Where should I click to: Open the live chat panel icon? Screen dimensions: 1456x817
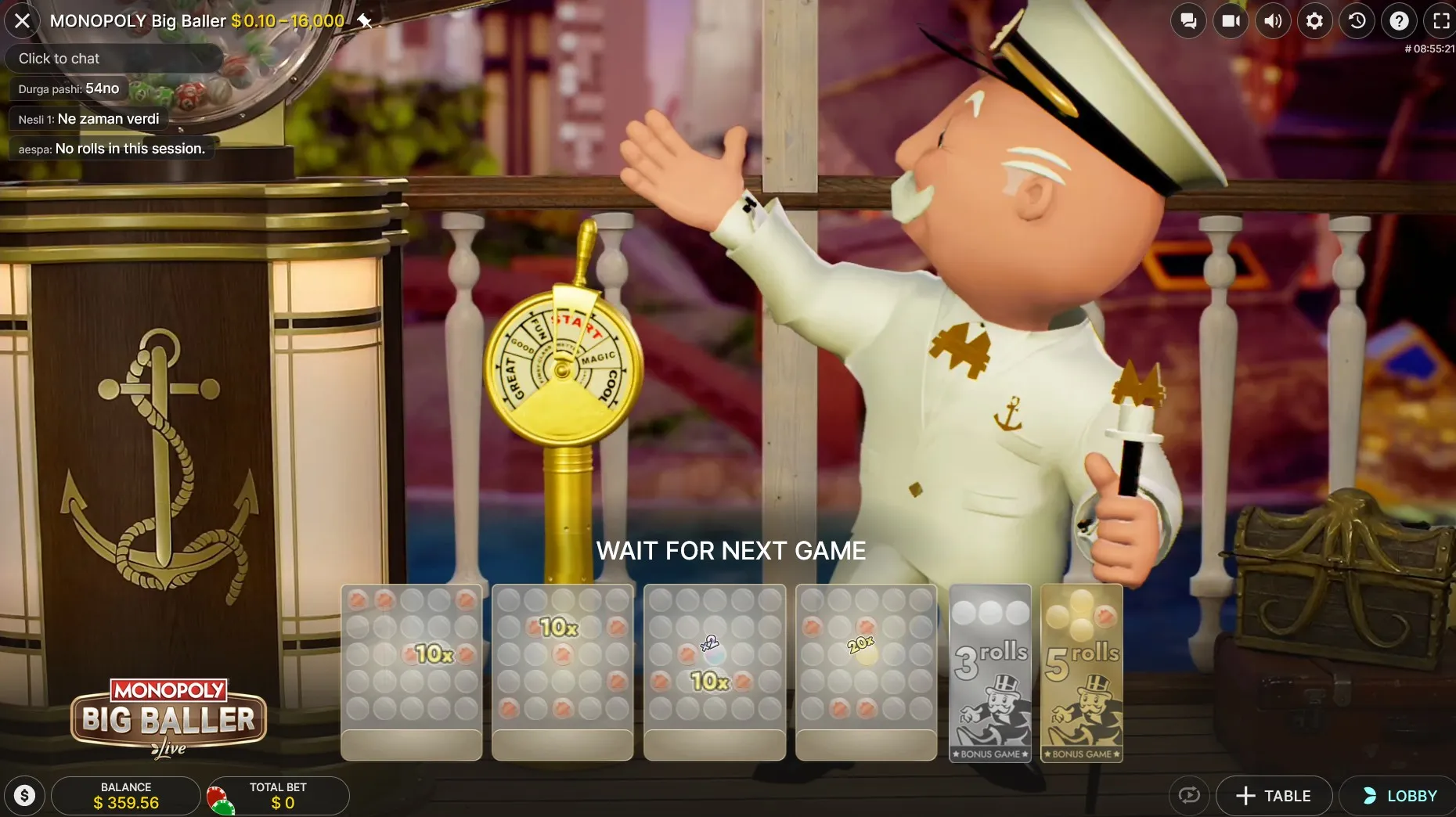coord(1189,20)
